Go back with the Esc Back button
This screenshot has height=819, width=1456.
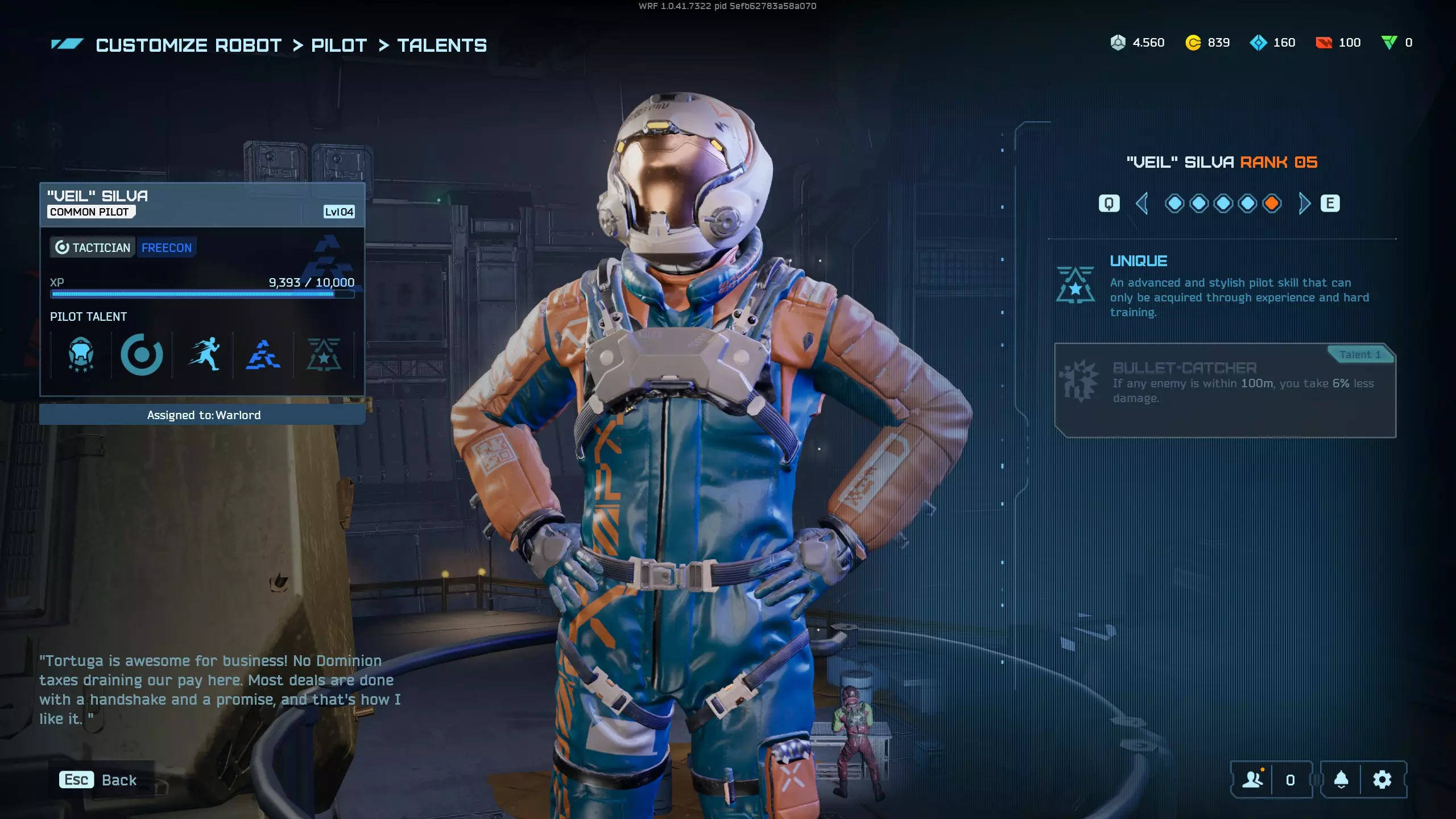click(98, 780)
